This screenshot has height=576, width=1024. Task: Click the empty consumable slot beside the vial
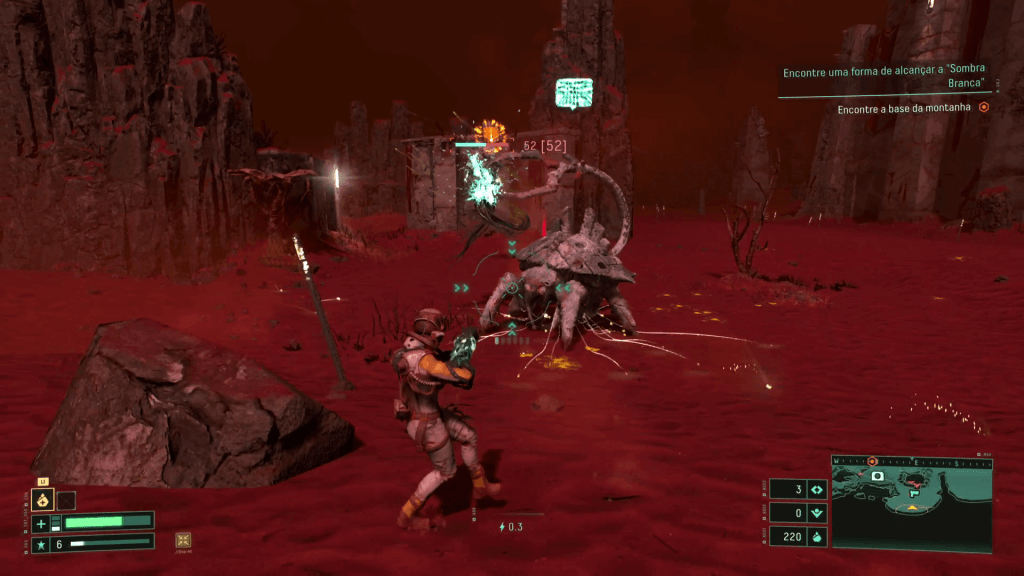coord(66,500)
